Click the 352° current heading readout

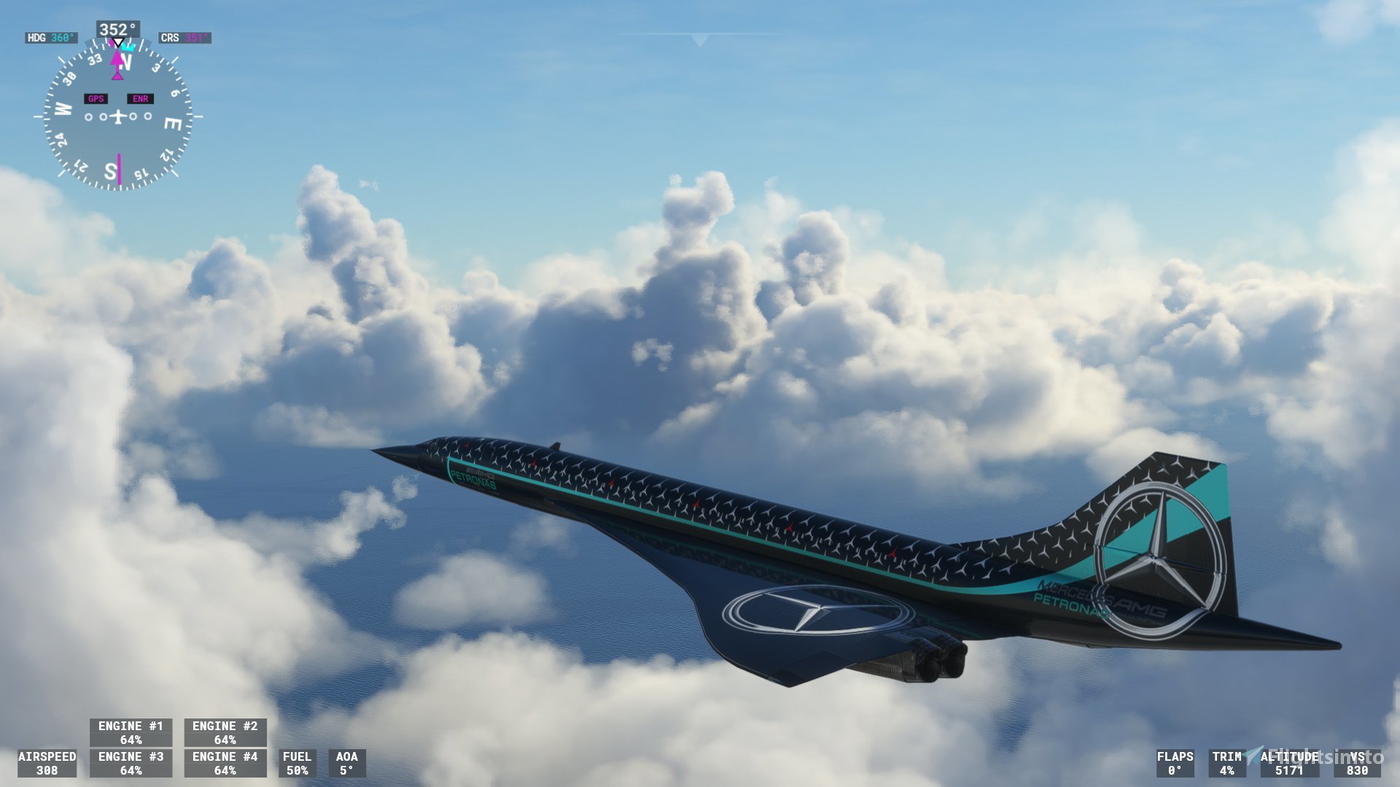[x=117, y=28]
